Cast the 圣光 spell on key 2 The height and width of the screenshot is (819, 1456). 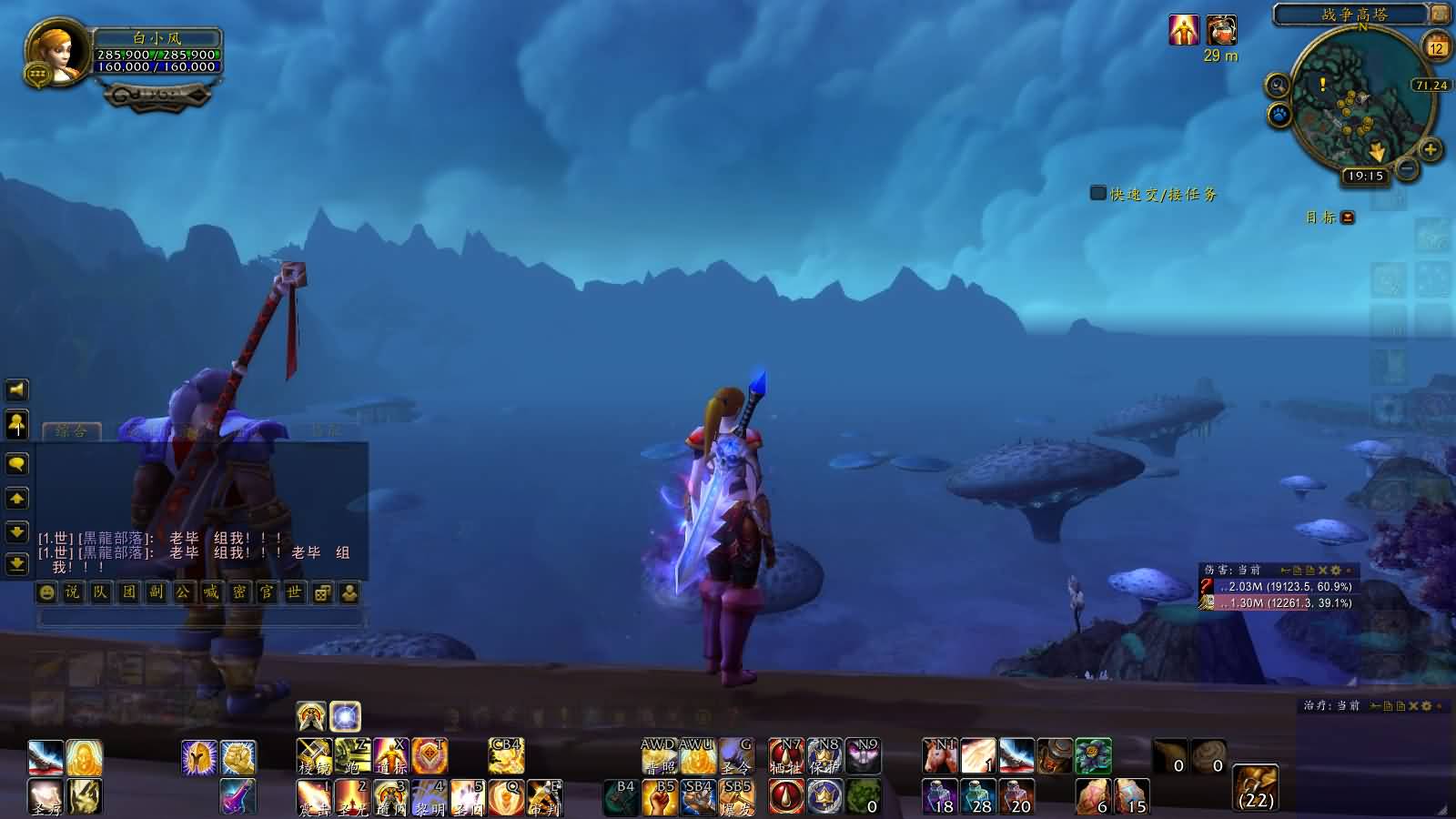tap(351, 796)
